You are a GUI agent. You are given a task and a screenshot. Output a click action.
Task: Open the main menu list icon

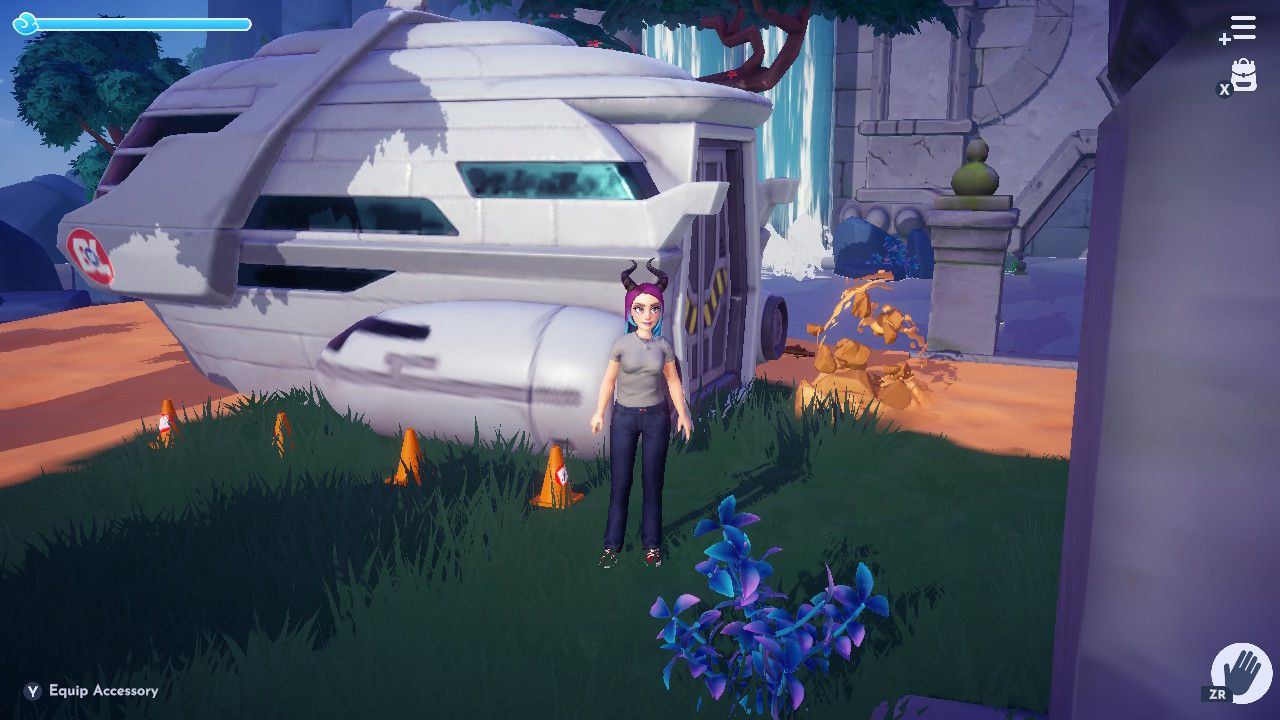(1241, 29)
